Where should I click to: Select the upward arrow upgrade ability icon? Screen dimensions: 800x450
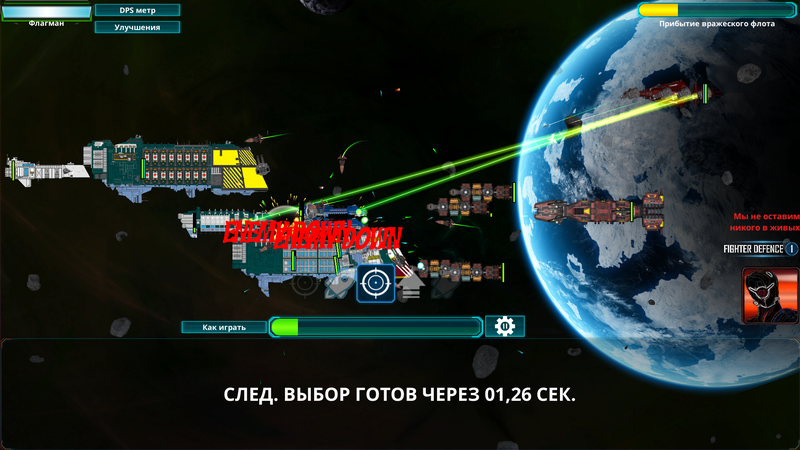coord(411,285)
